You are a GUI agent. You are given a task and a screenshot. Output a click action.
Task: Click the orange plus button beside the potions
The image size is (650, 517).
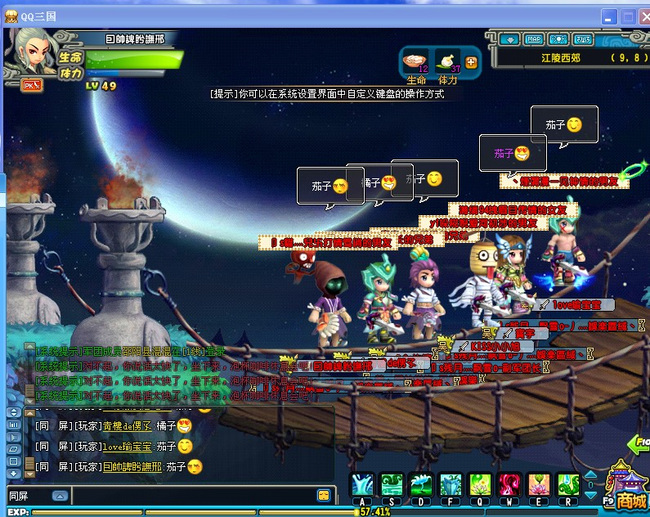tap(471, 62)
